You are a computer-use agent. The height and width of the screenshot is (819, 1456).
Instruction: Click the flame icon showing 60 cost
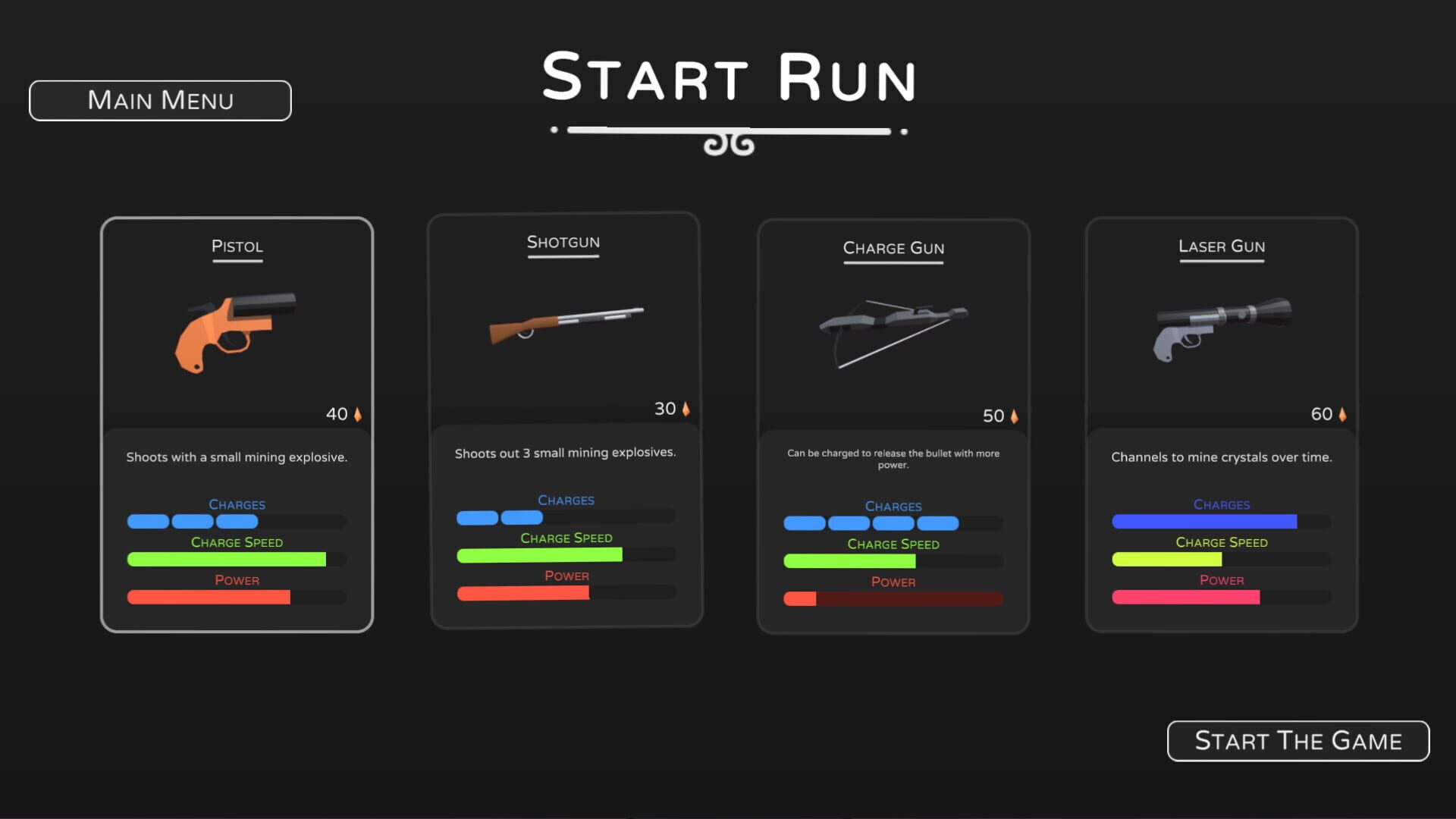pyautogui.click(x=1342, y=413)
